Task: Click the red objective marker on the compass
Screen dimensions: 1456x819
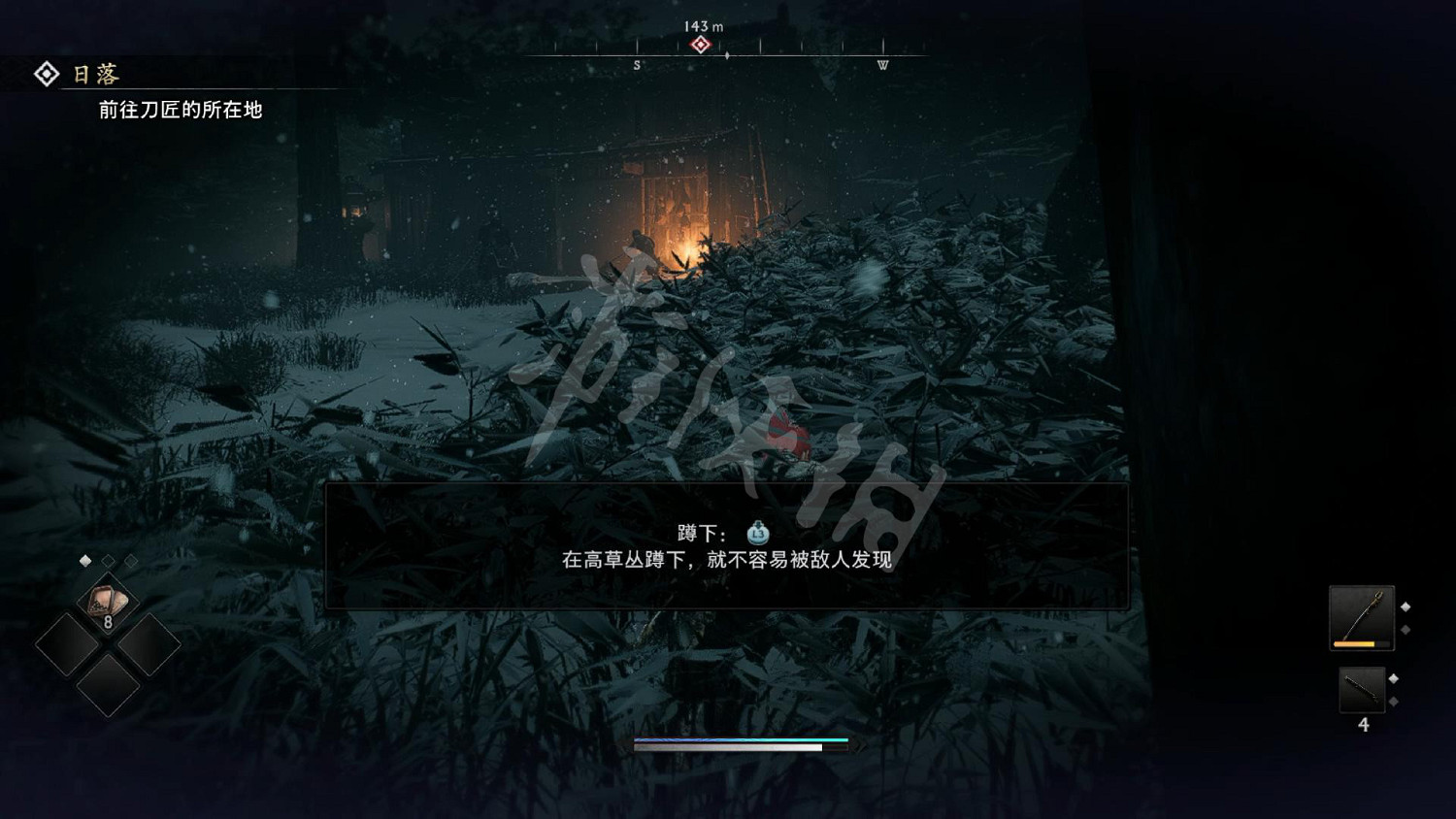Action: point(701,43)
